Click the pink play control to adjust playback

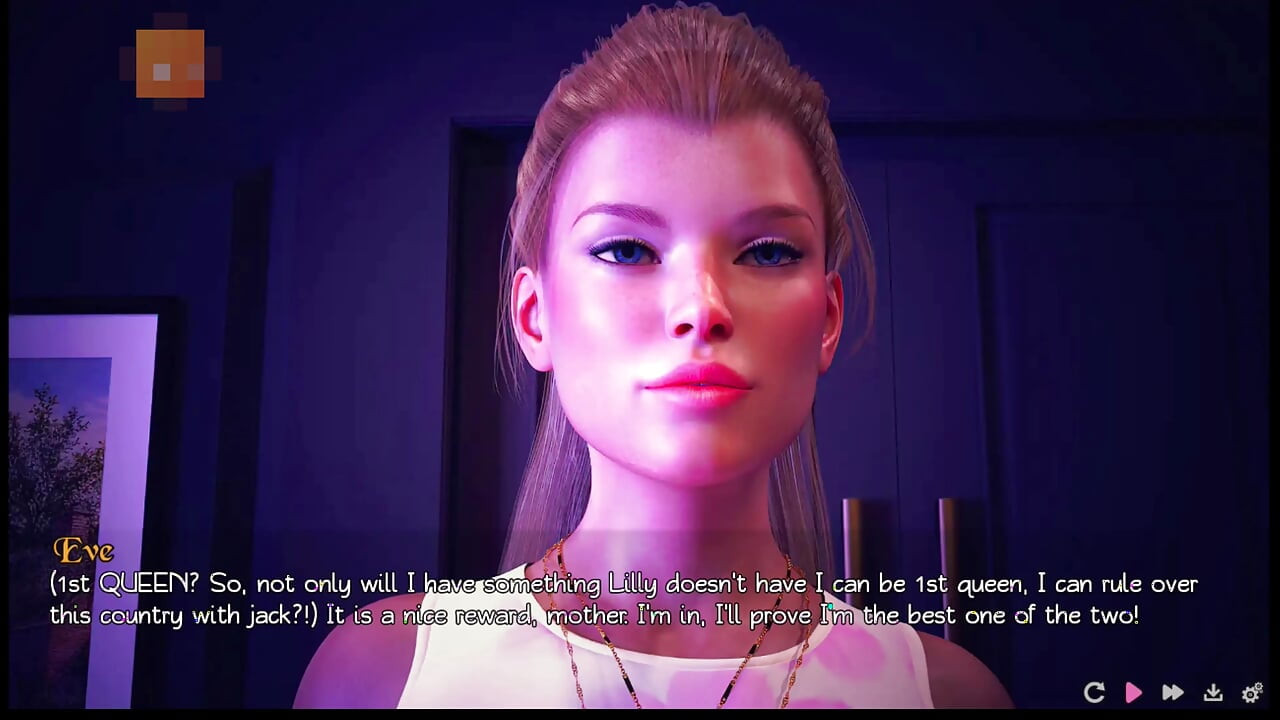pos(1134,691)
